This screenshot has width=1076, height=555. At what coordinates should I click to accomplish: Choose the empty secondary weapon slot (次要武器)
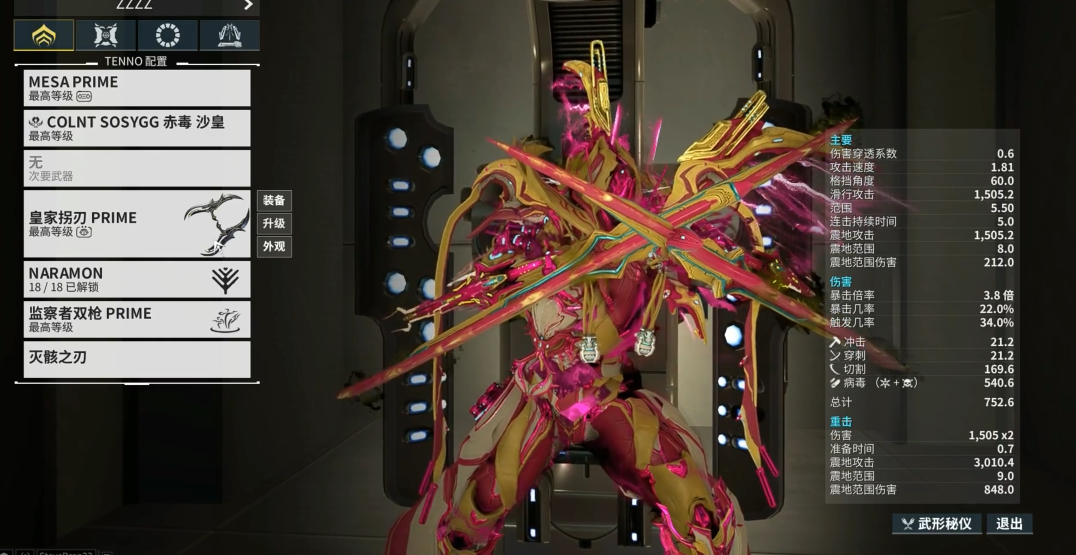(x=137, y=168)
